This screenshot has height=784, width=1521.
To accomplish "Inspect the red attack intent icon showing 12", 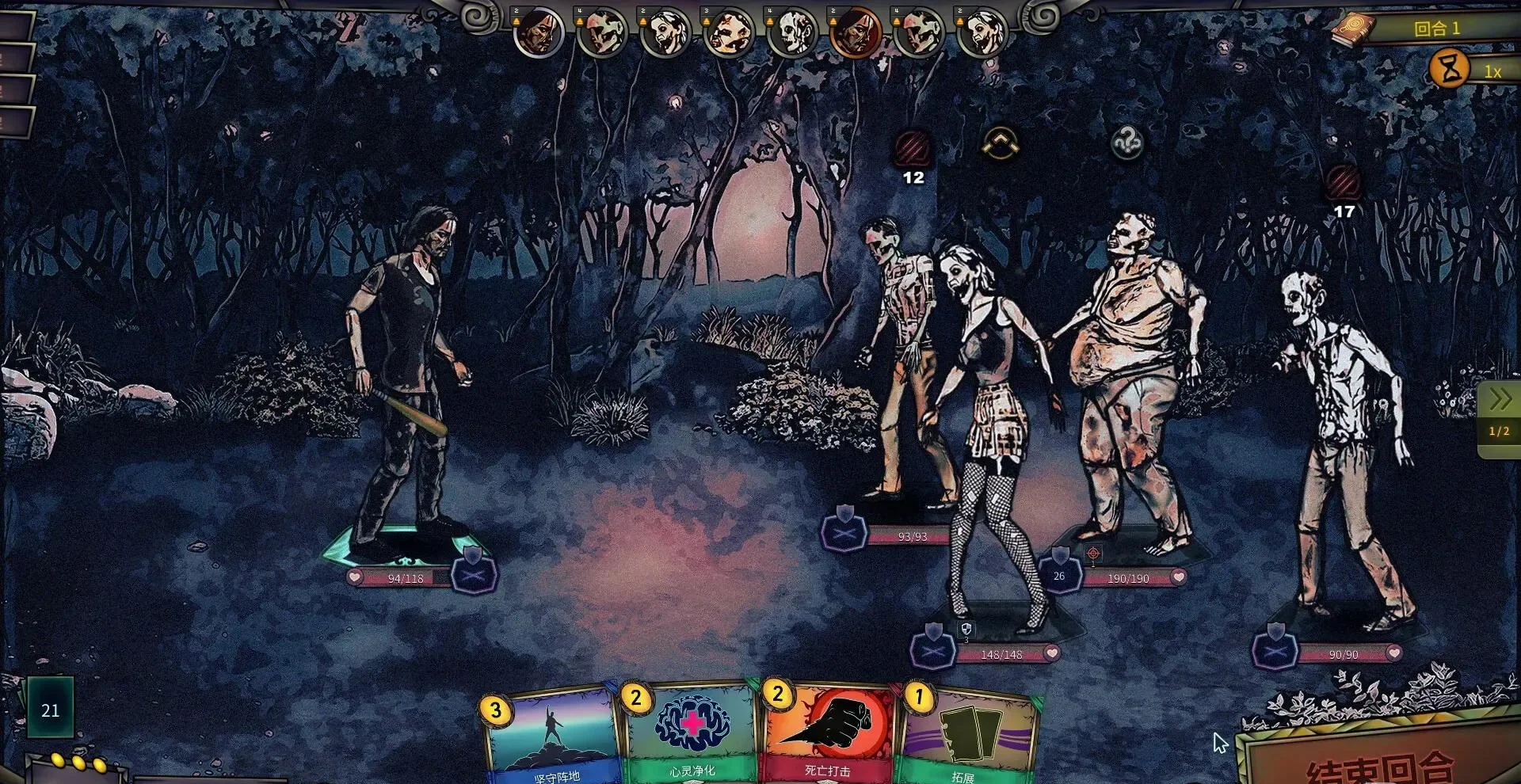I will [913, 149].
